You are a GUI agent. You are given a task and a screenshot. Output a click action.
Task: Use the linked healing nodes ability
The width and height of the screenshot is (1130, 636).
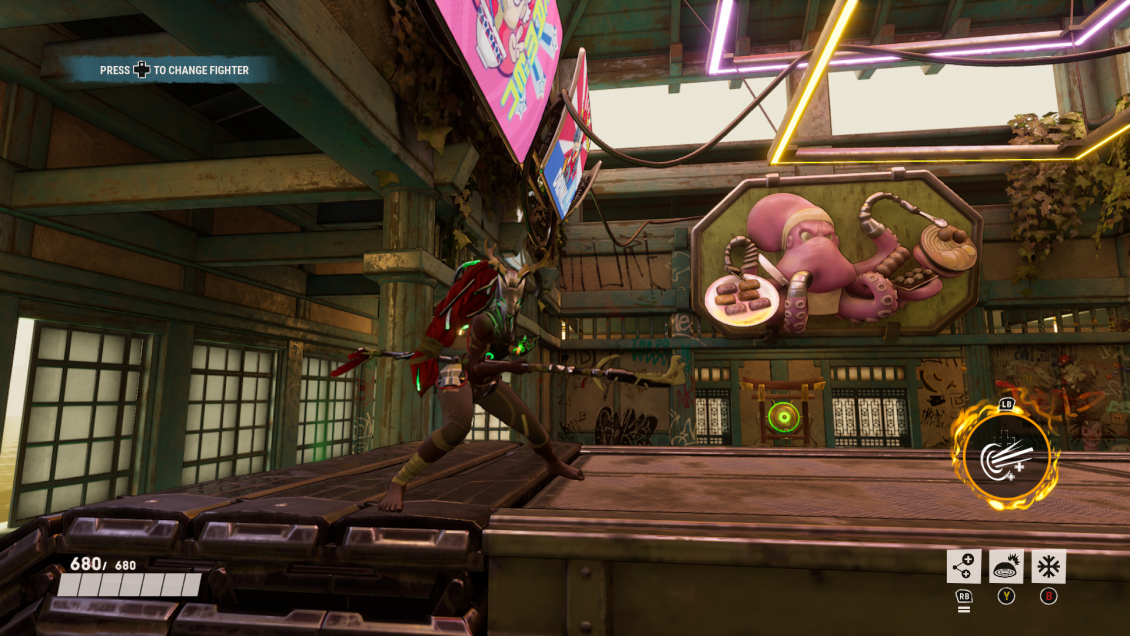[963, 567]
